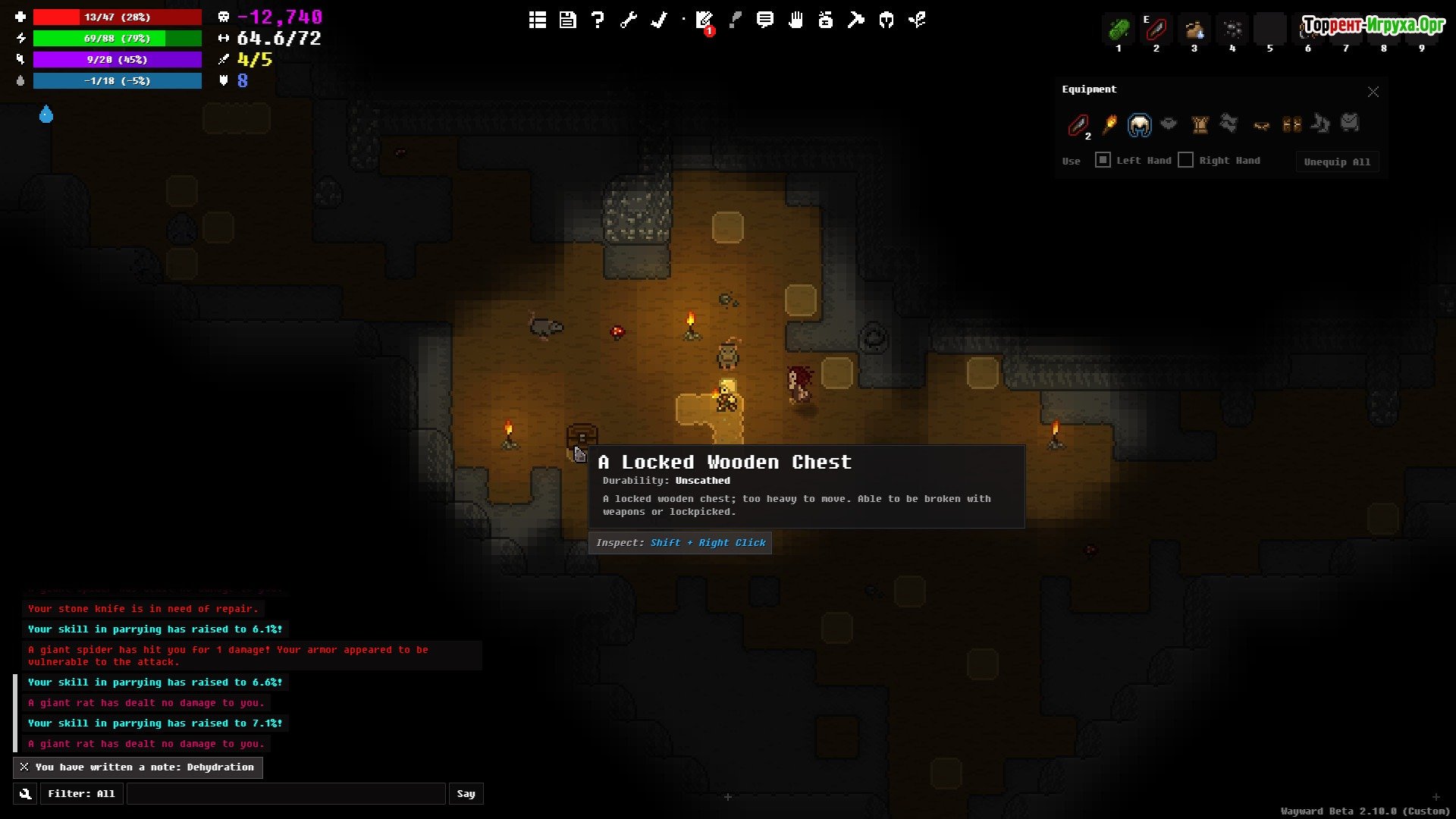
Task: Select the stone knife in hotbar slot 2
Action: click(x=1156, y=30)
